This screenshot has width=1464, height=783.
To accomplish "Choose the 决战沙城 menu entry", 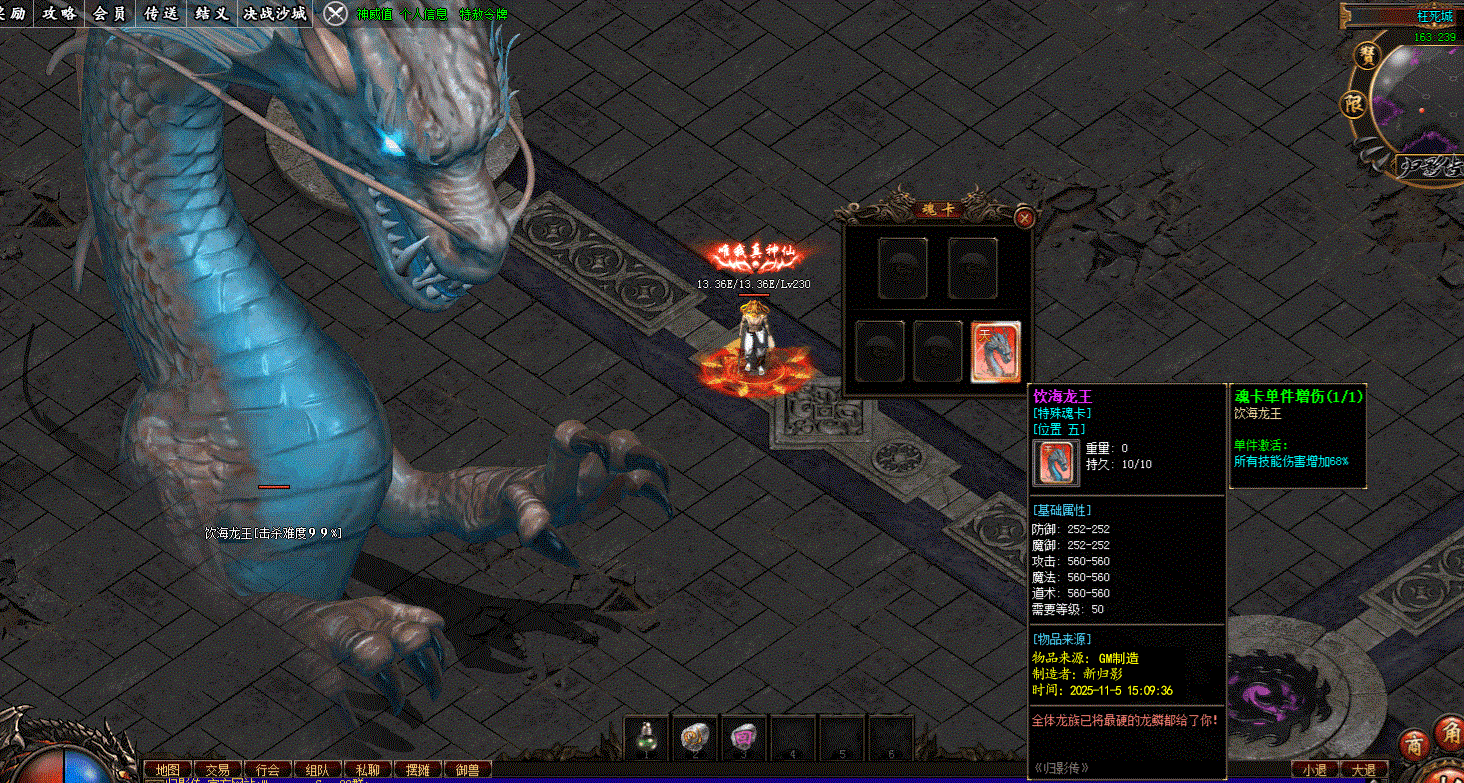I will [275, 13].
